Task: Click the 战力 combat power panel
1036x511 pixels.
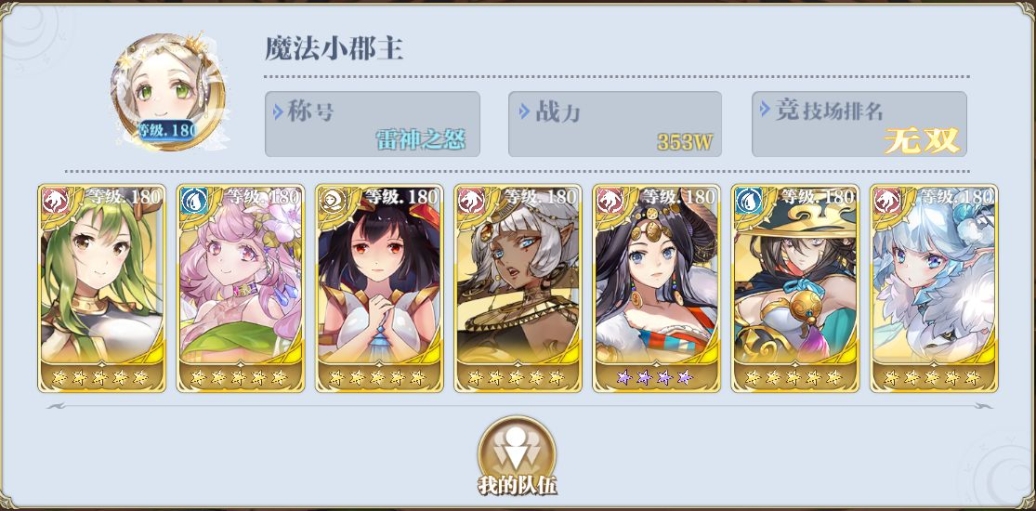Action: pos(615,124)
